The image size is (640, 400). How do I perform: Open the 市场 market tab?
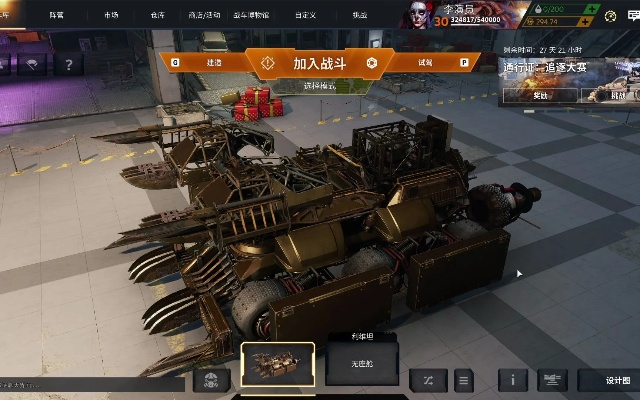(x=110, y=15)
